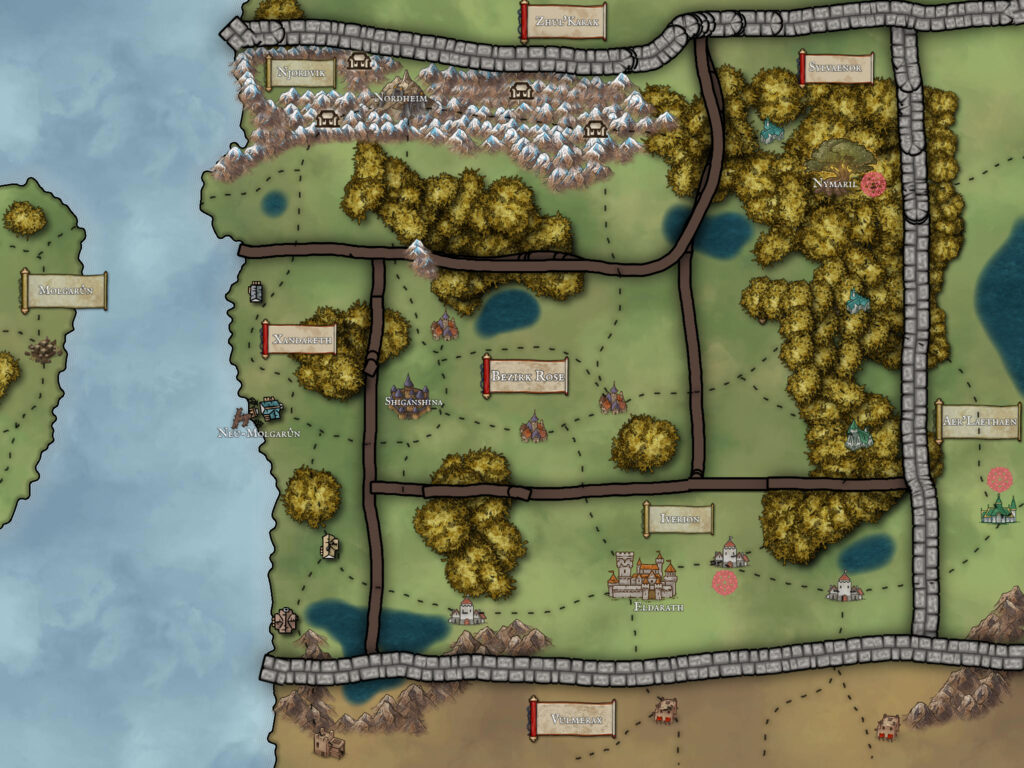Screen dimensions: 1024x768
Task: Select the red rose marker near Eldarath
Action: (x=725, y=582)
